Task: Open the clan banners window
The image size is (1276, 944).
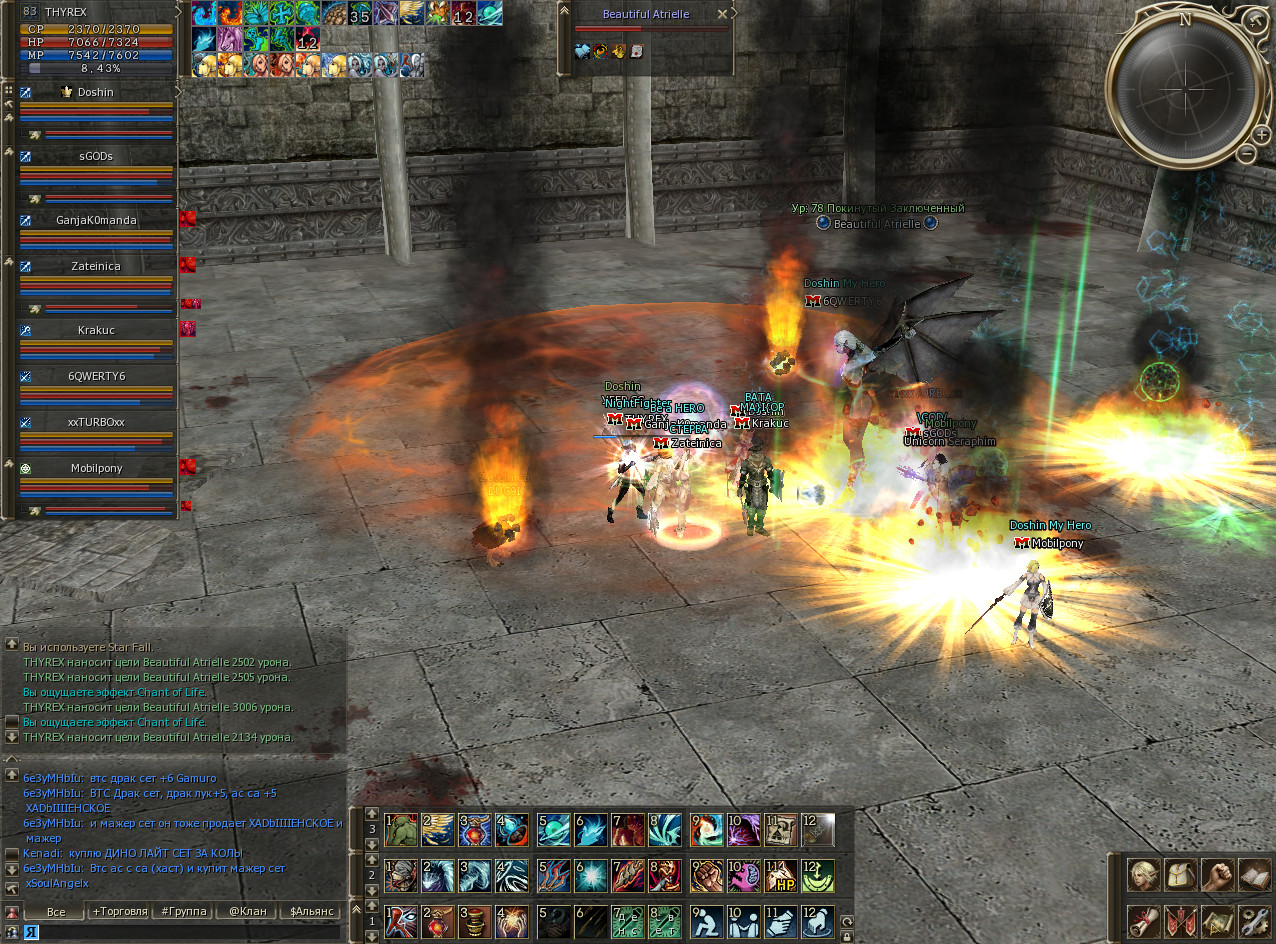Action: point(1180,920)
